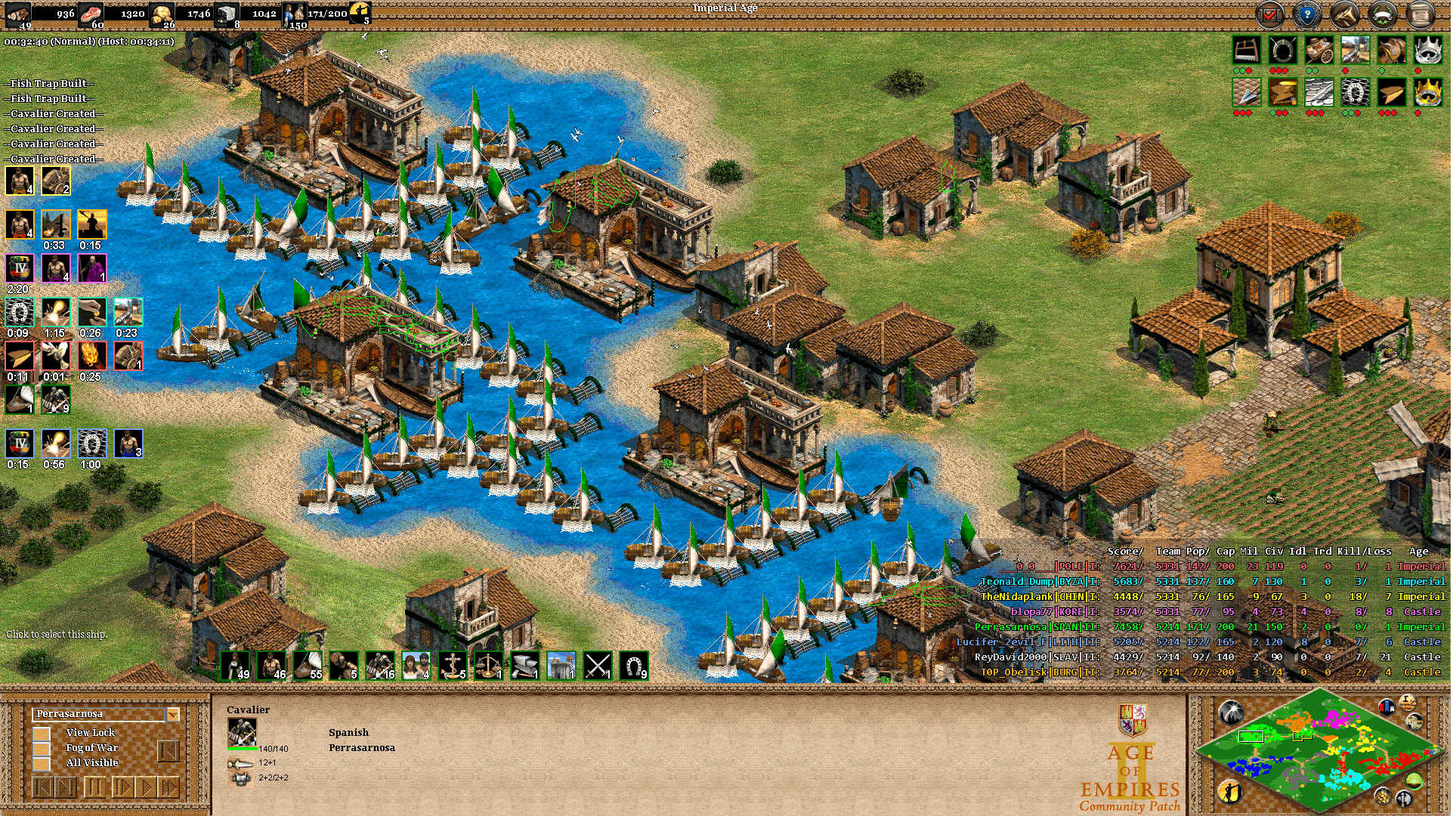This screenshot has height=816, width=1456.
Task: Toggle the View Lock checkbox
Action: pyautogui.click(x=42, y=733)
